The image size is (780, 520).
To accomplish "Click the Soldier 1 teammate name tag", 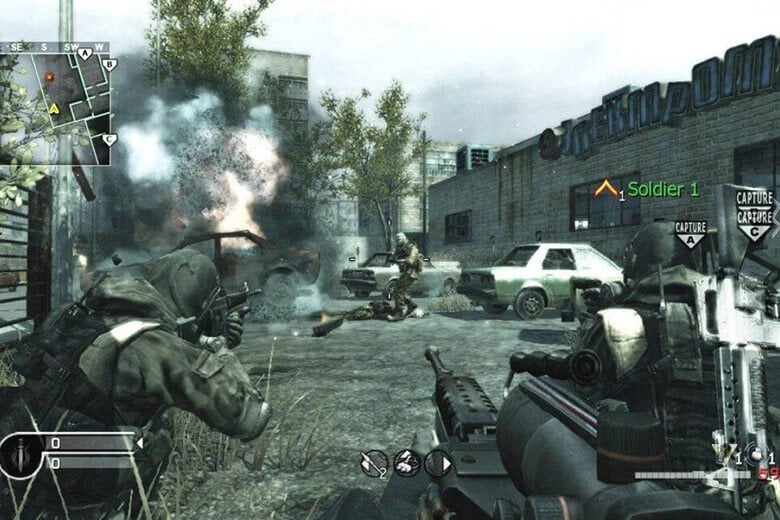I will (662, 188).
